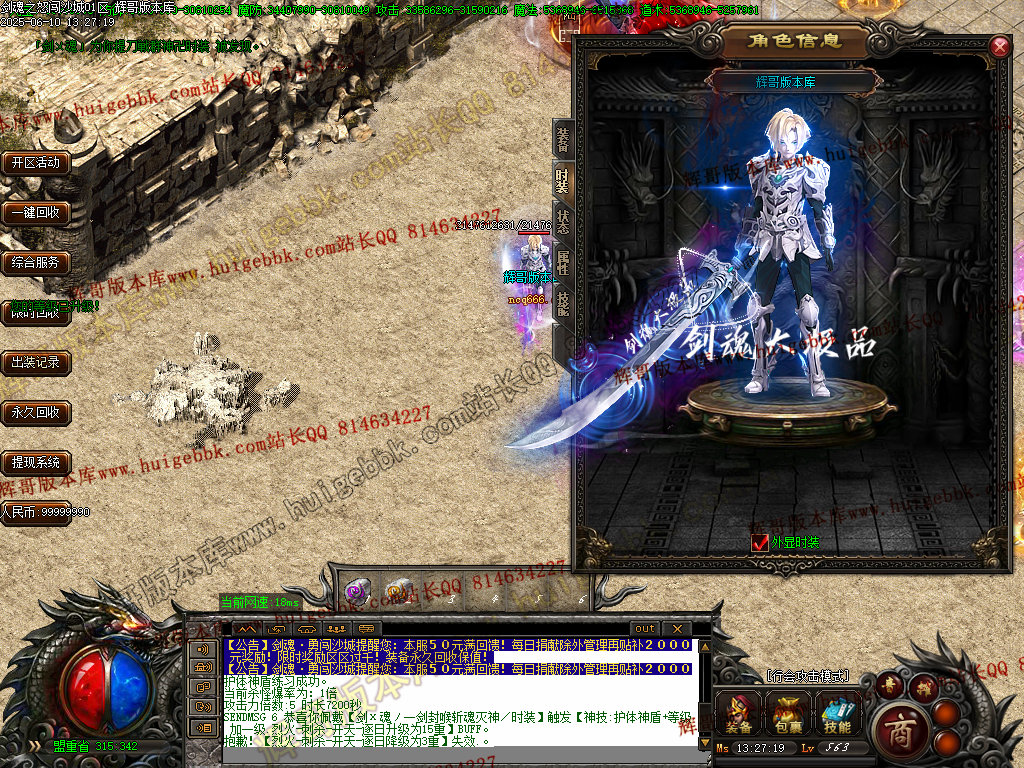Open the 提现系统 withdrawal system
The width and height of the screenshot is (1024, 768).
(x=36, y=462)
